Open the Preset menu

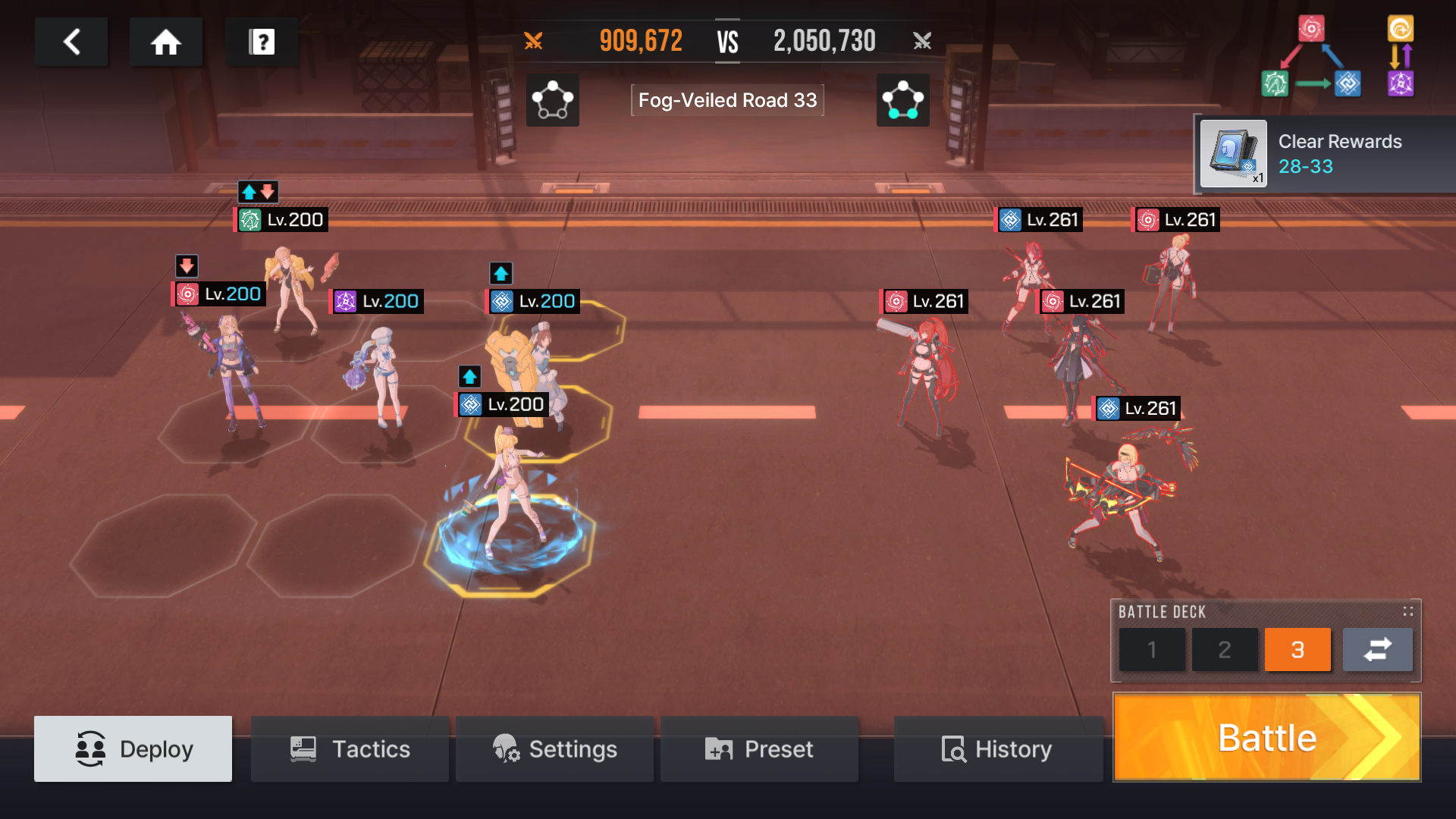[x=759, y=748]
